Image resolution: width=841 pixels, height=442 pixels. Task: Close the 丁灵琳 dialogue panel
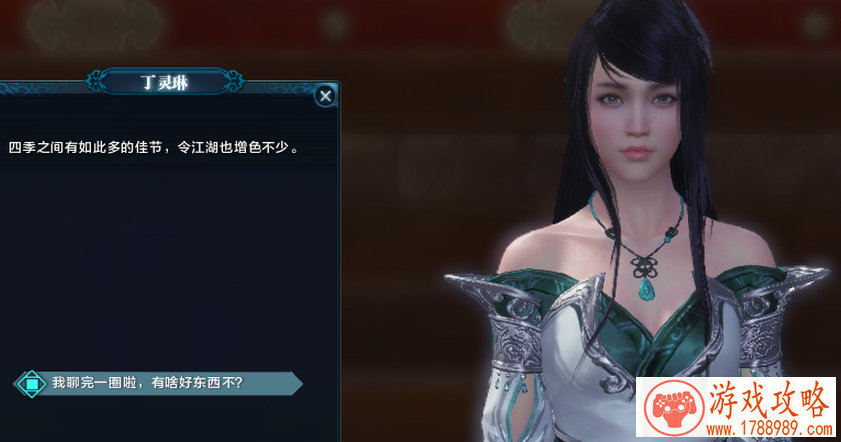[324, 96]
